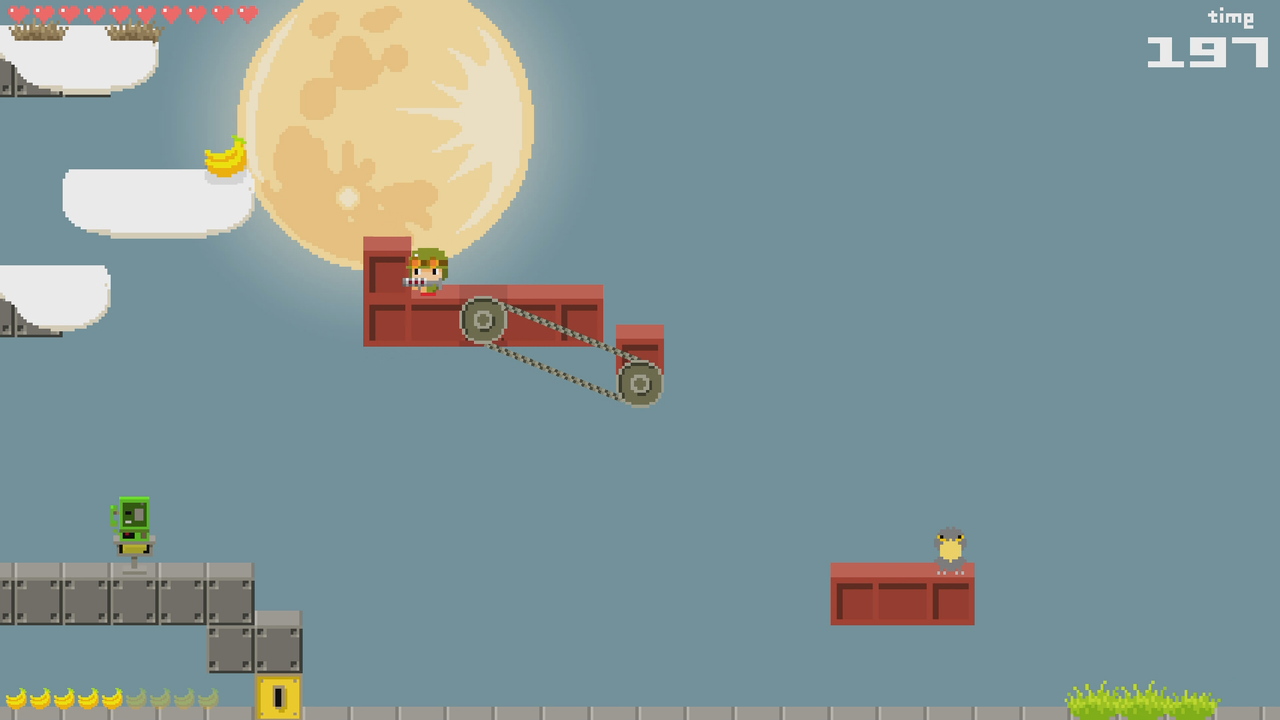This screenshot has width=1280, height=720.
Task: Click the player character wearing the helmet
Action: point(426,272)
